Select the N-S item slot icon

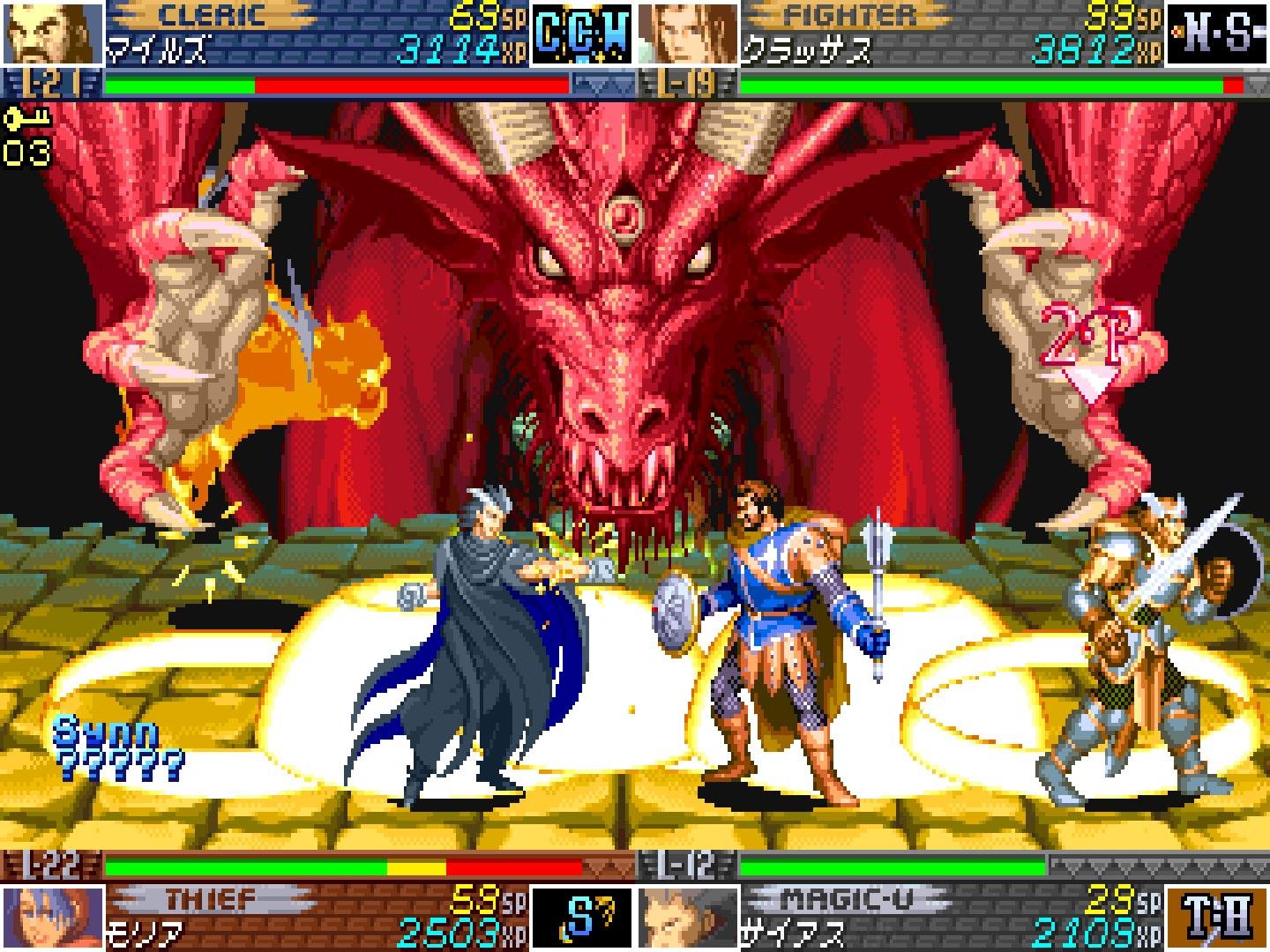(x=1215, y=33)
